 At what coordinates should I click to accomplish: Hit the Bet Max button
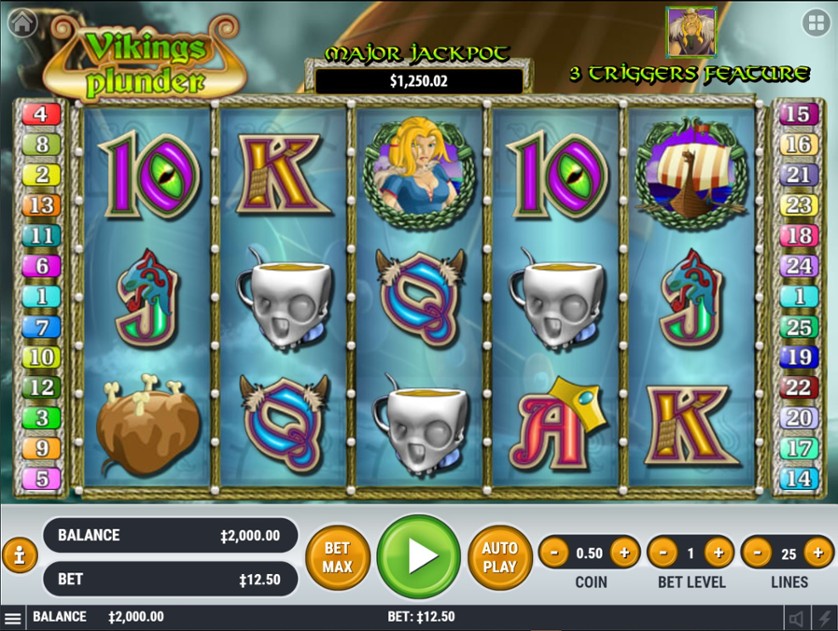pos(337,557)
